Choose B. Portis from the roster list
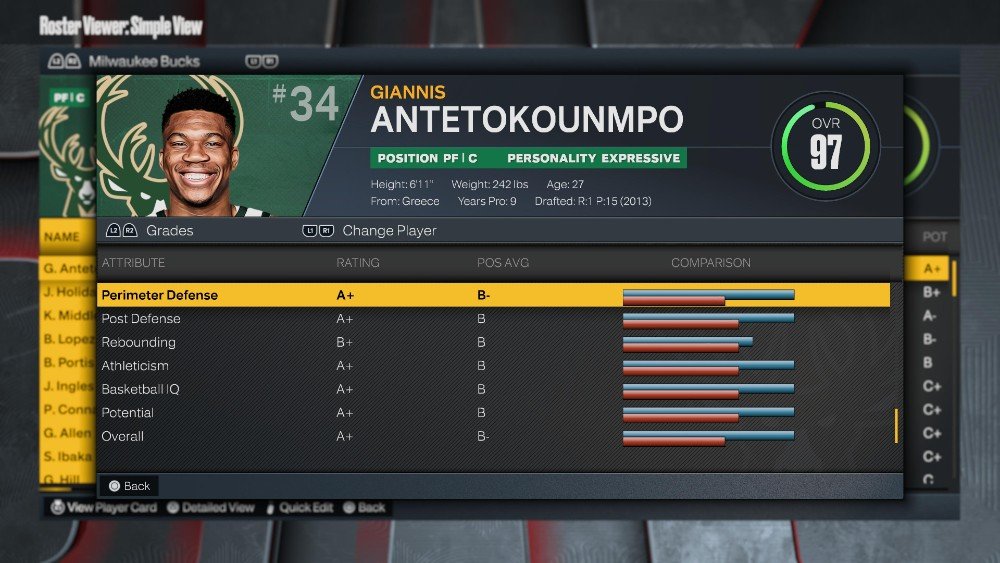The width and height of the screenshot is (1000, 563). [x=68, y=362]
